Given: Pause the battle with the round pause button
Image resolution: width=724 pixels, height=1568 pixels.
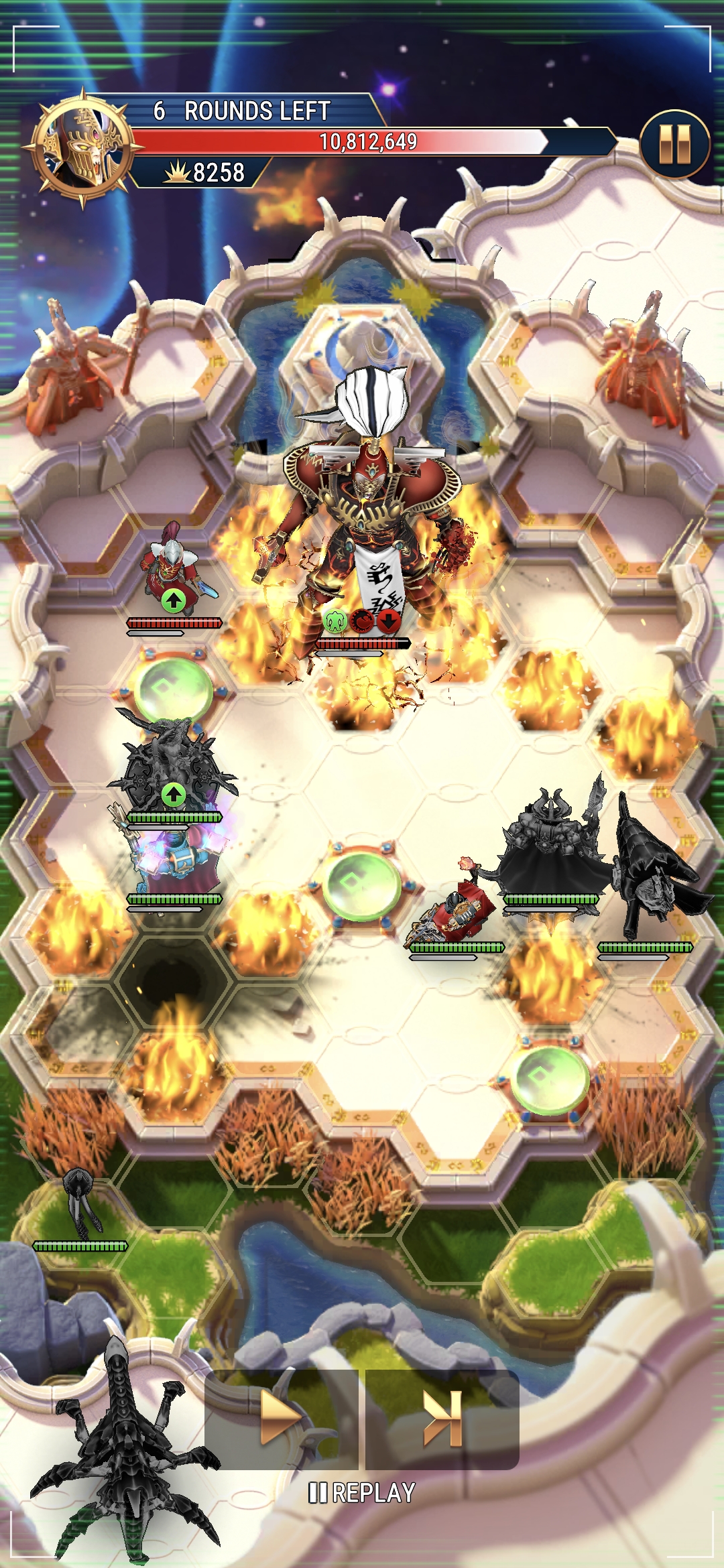Looking at the screenshot, I should pos(674,144).
